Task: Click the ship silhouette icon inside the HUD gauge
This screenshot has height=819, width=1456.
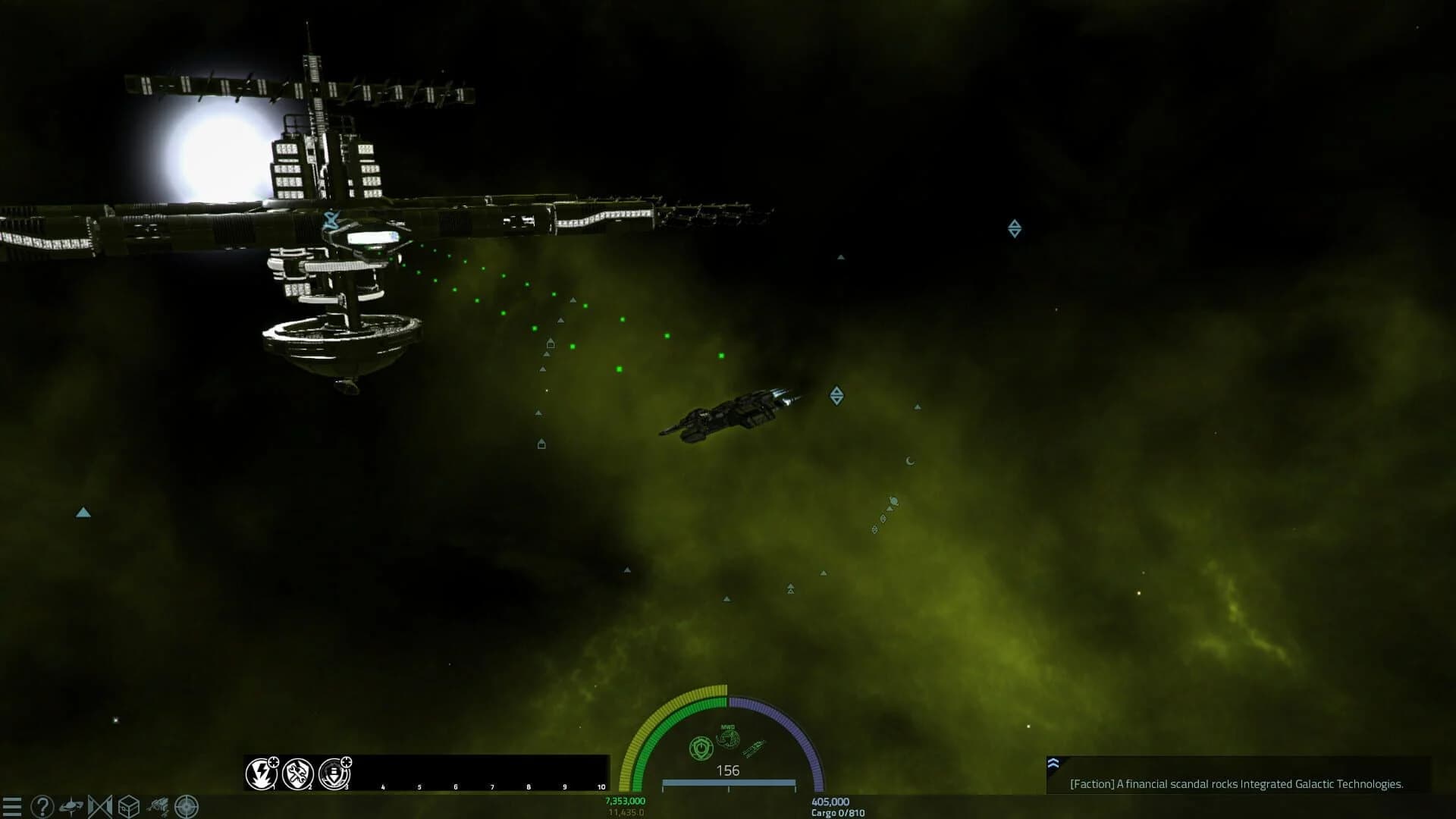Action: click(x=754, y=748)
